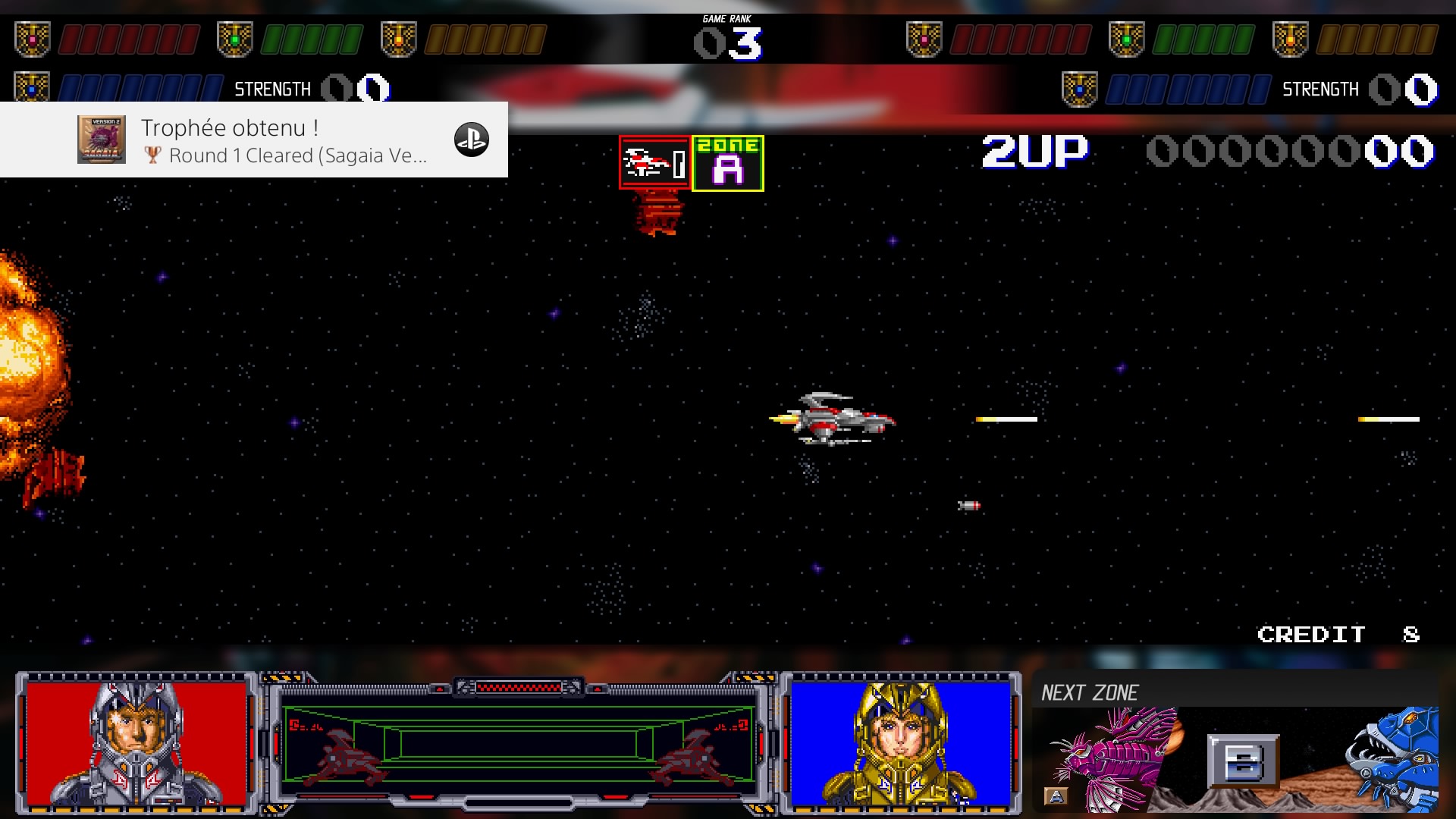Click the small zone A marker in Next Zone

point(1056,795)
